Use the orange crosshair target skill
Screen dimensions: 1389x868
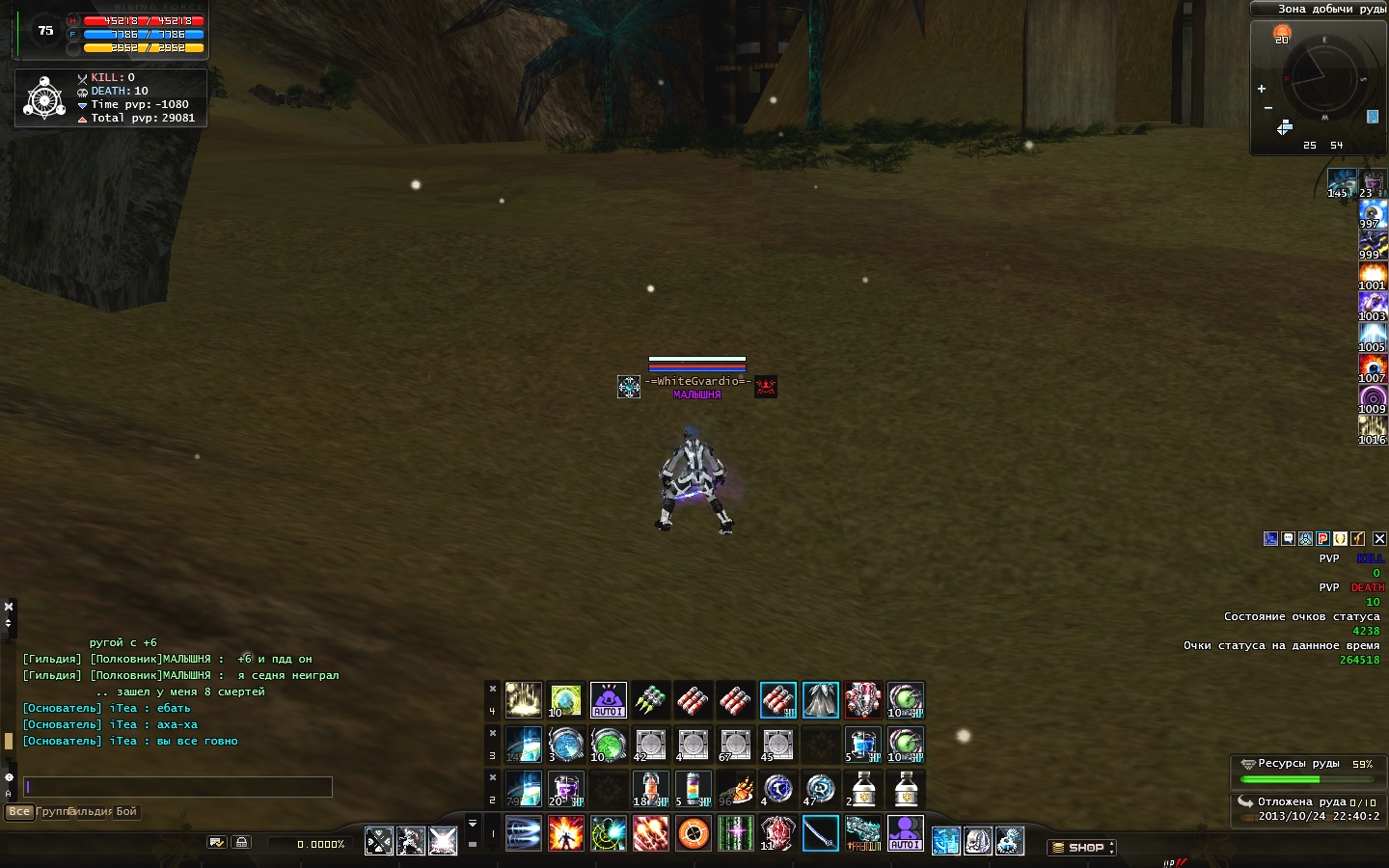pyautogui.click(x=694, y=833)
